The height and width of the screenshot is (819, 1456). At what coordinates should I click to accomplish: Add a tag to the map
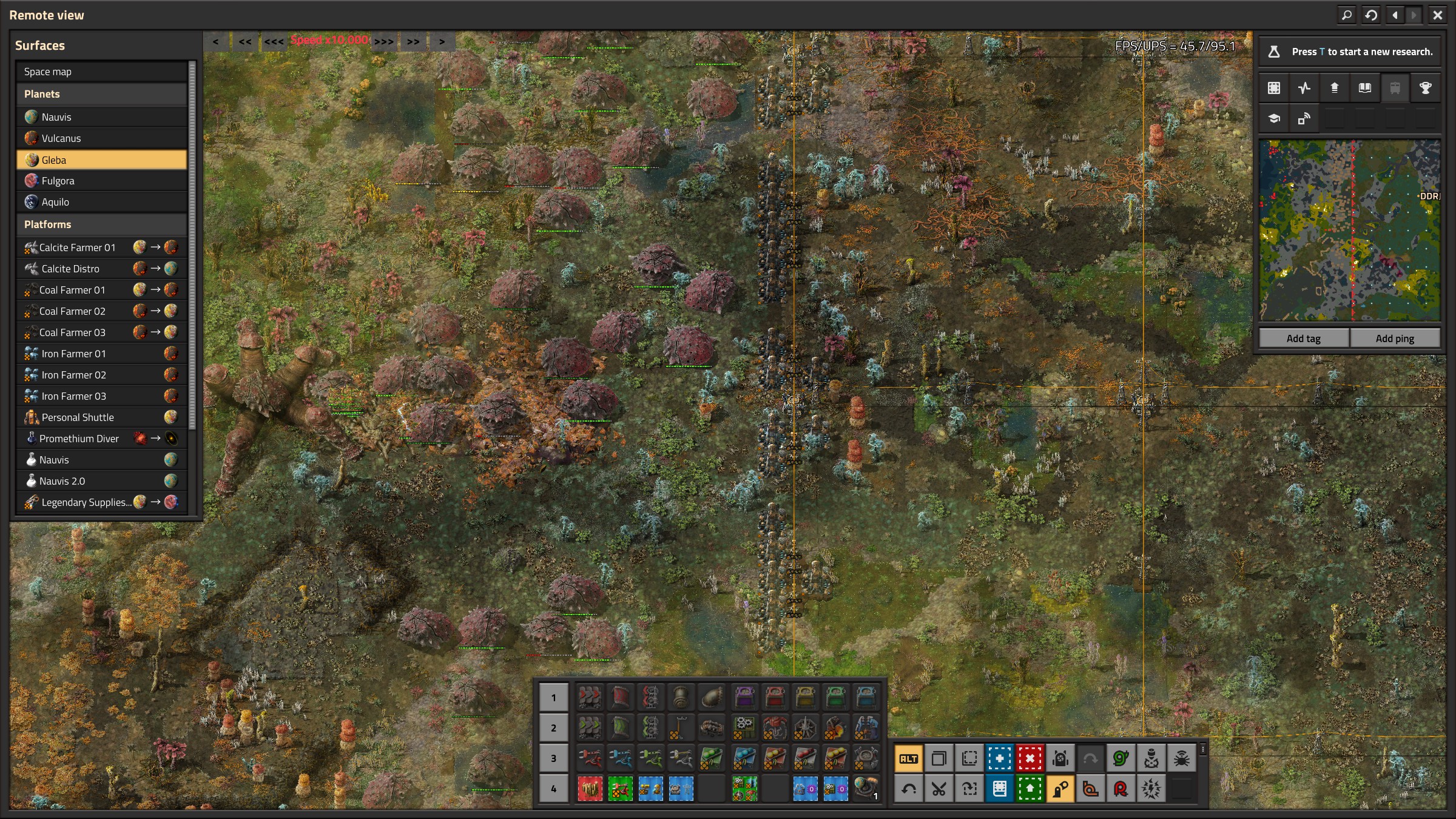[x=1303, y=339]
